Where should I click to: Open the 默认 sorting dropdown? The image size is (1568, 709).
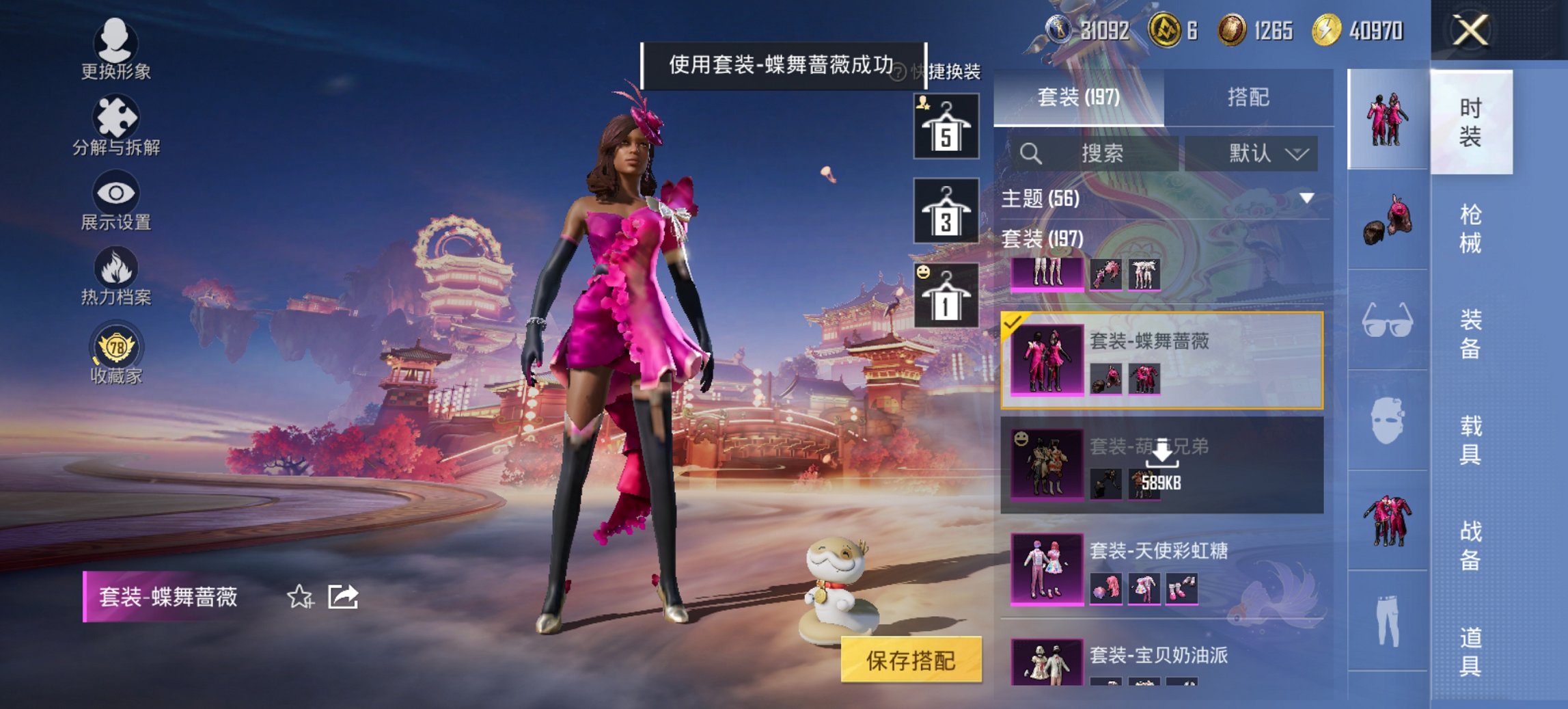click(x=1259, y=152)
